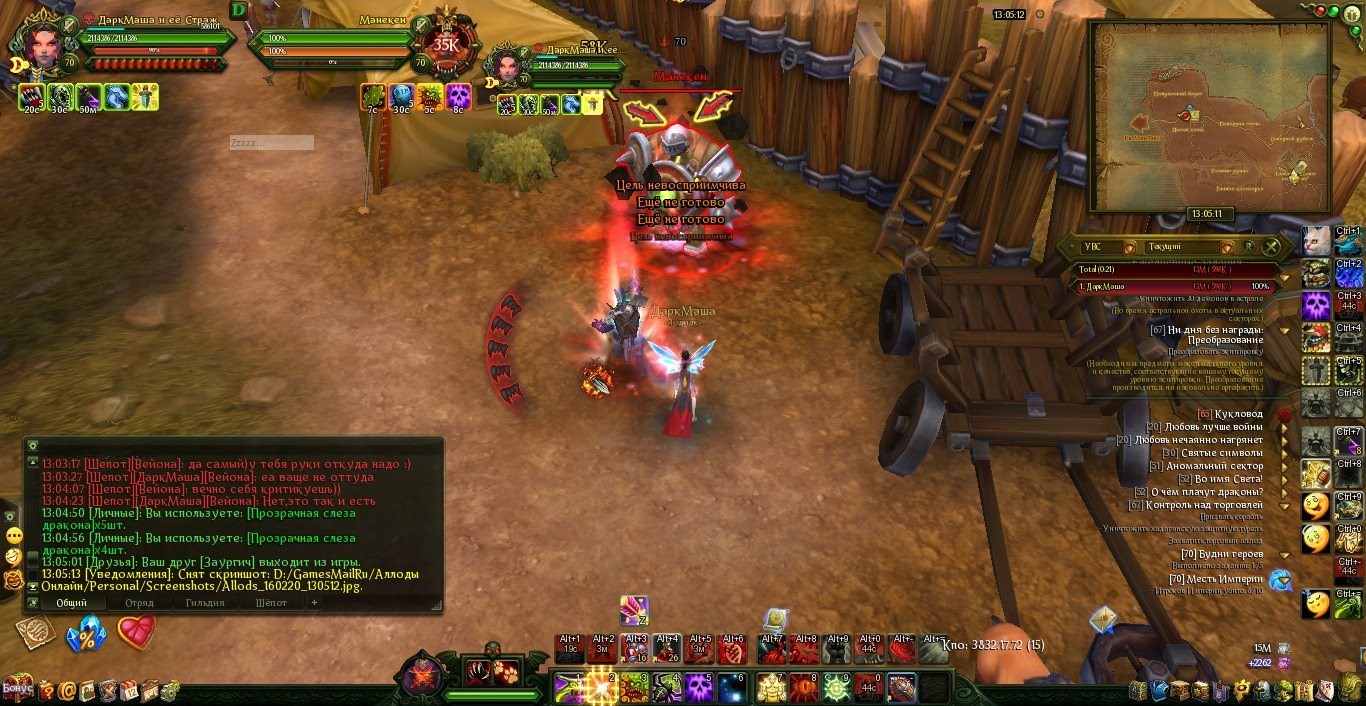
Task: Use the golden figure ability in slot 7
Action: pyautogui.click(x=772, y=687)
